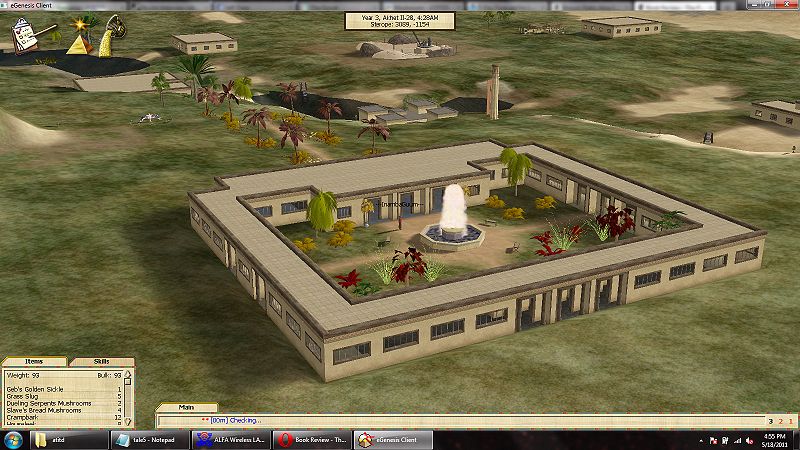
Task: Click the inventory scroll-up arrow
Action: point(129,375)
